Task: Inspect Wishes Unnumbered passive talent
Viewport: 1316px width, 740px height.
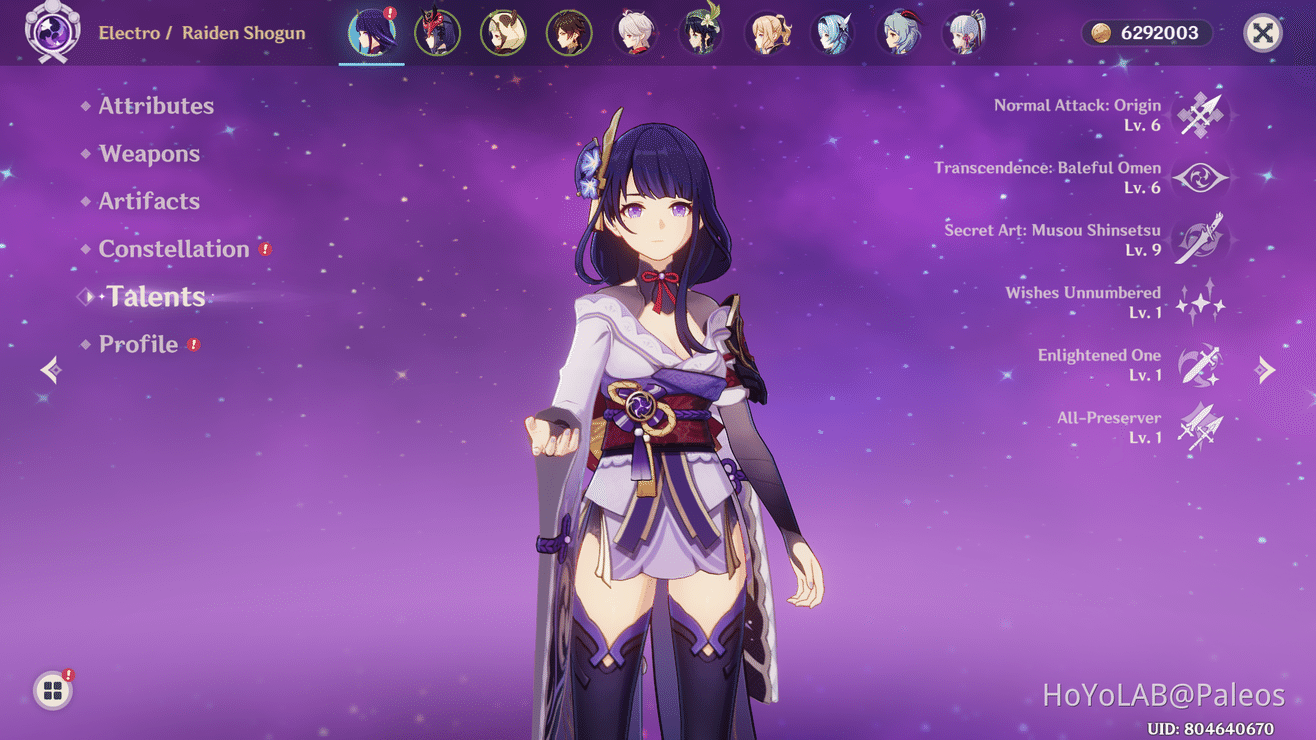Action: (x=1199, y=302)
